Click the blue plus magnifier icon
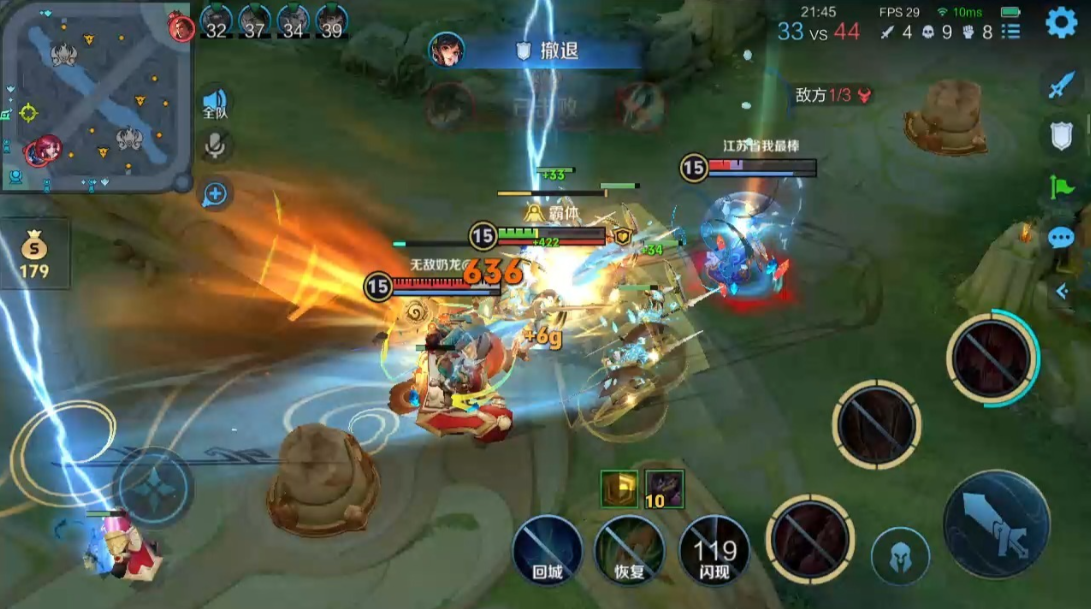This screenshot has height=609, width=1091. [215, 194]
